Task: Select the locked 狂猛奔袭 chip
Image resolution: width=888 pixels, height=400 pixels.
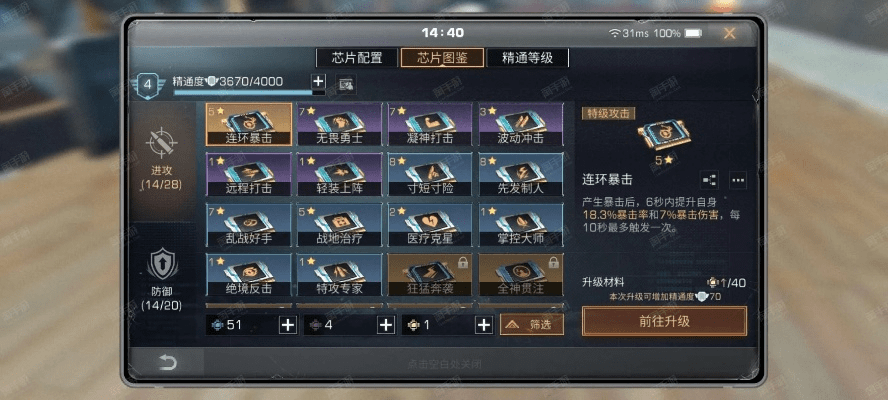Action: [432, 275]
